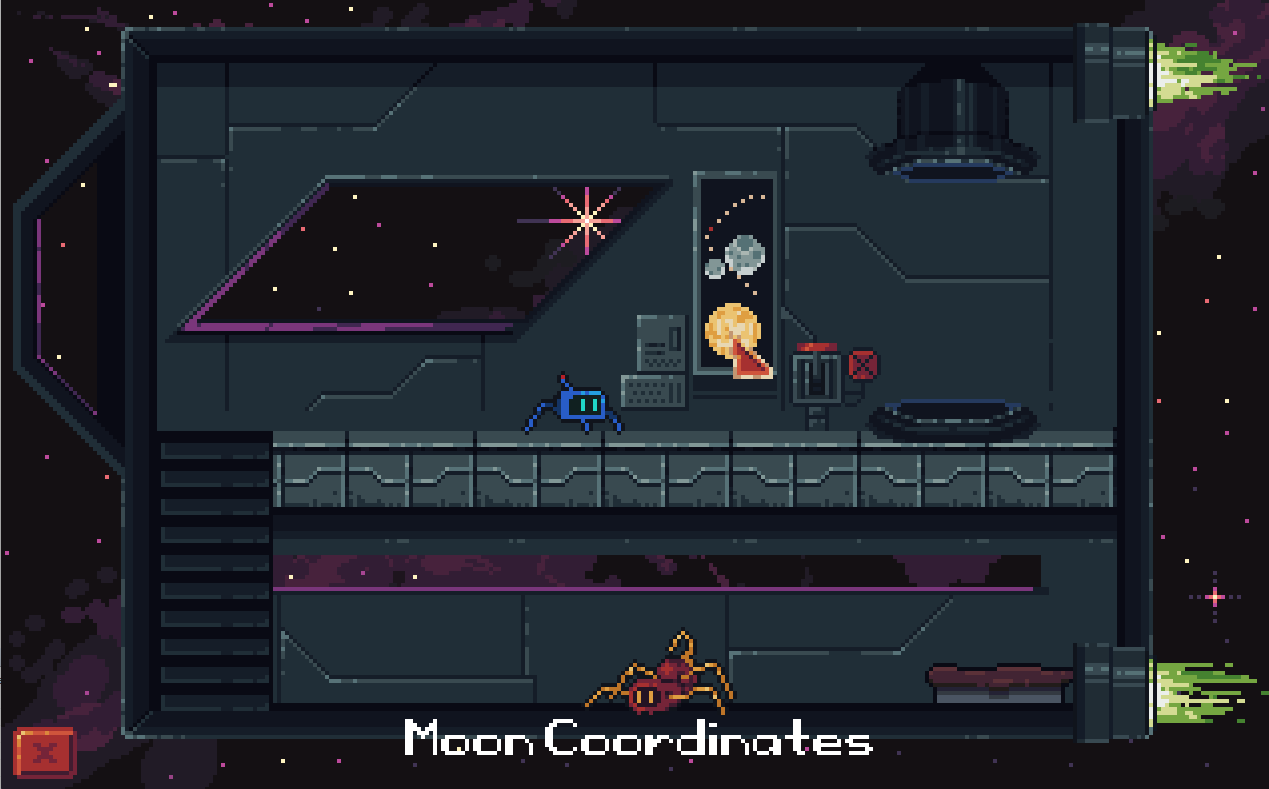Click the red X close button

(45, 753)
